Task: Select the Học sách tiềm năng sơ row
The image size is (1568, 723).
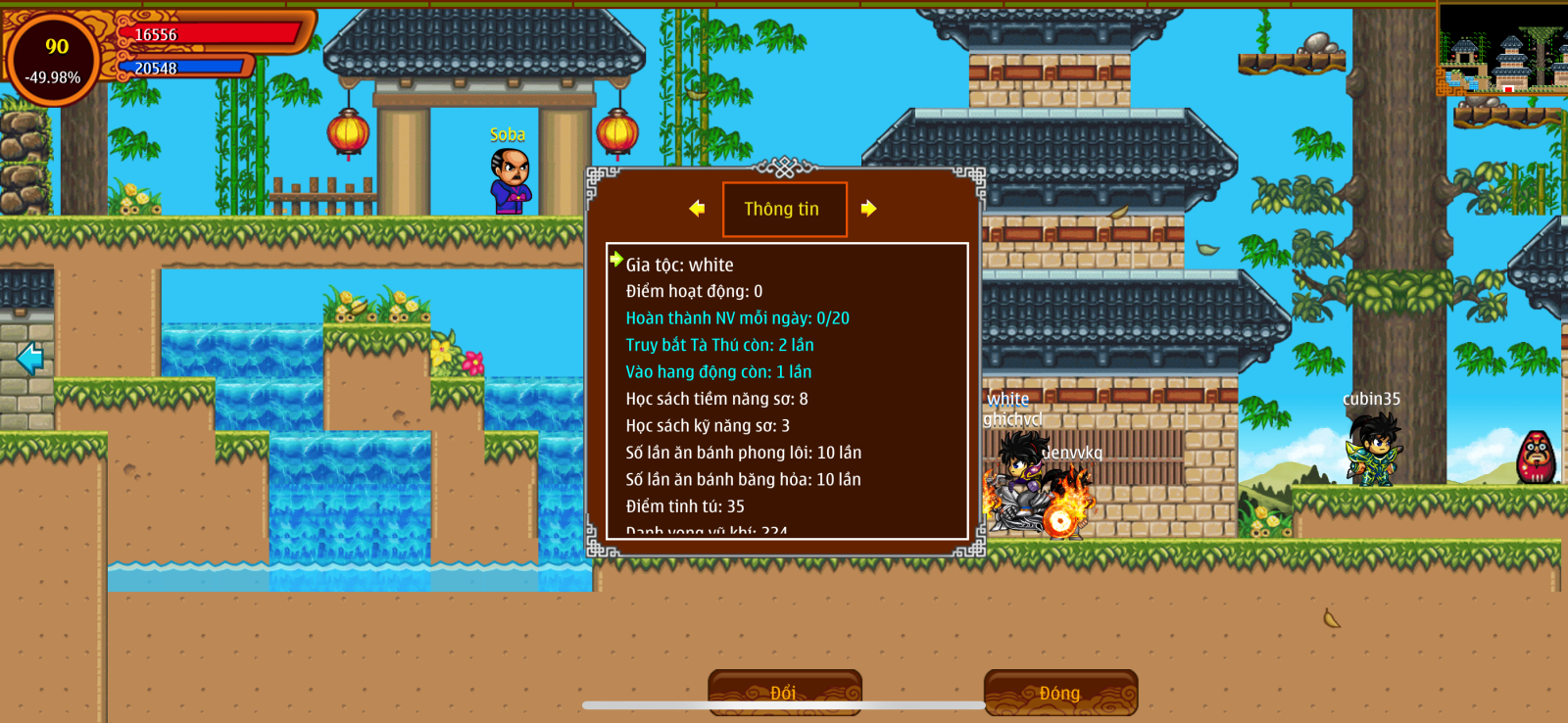Action: coord(716,399)
